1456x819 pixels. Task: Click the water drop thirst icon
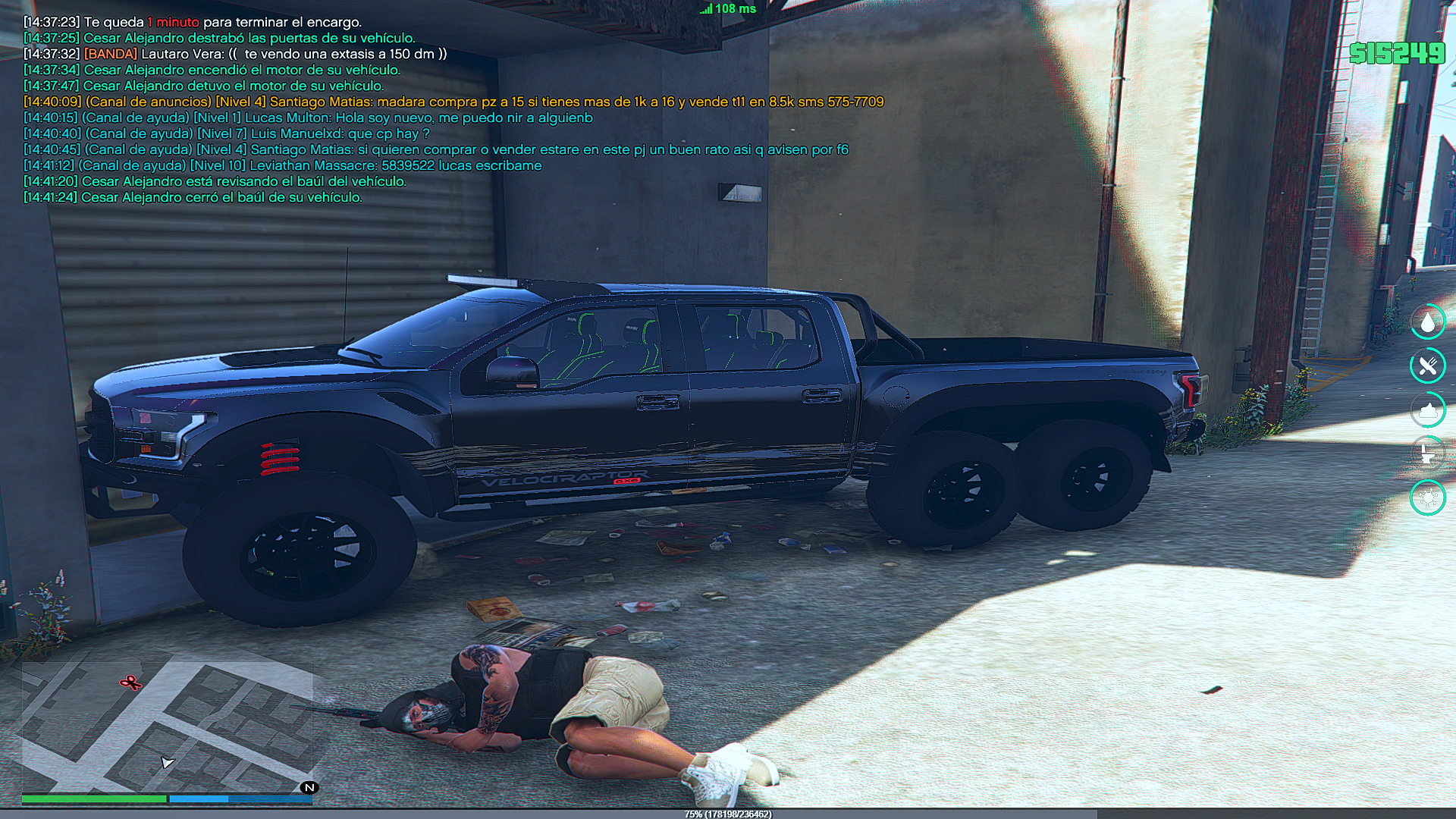(x=1428, y=322)
